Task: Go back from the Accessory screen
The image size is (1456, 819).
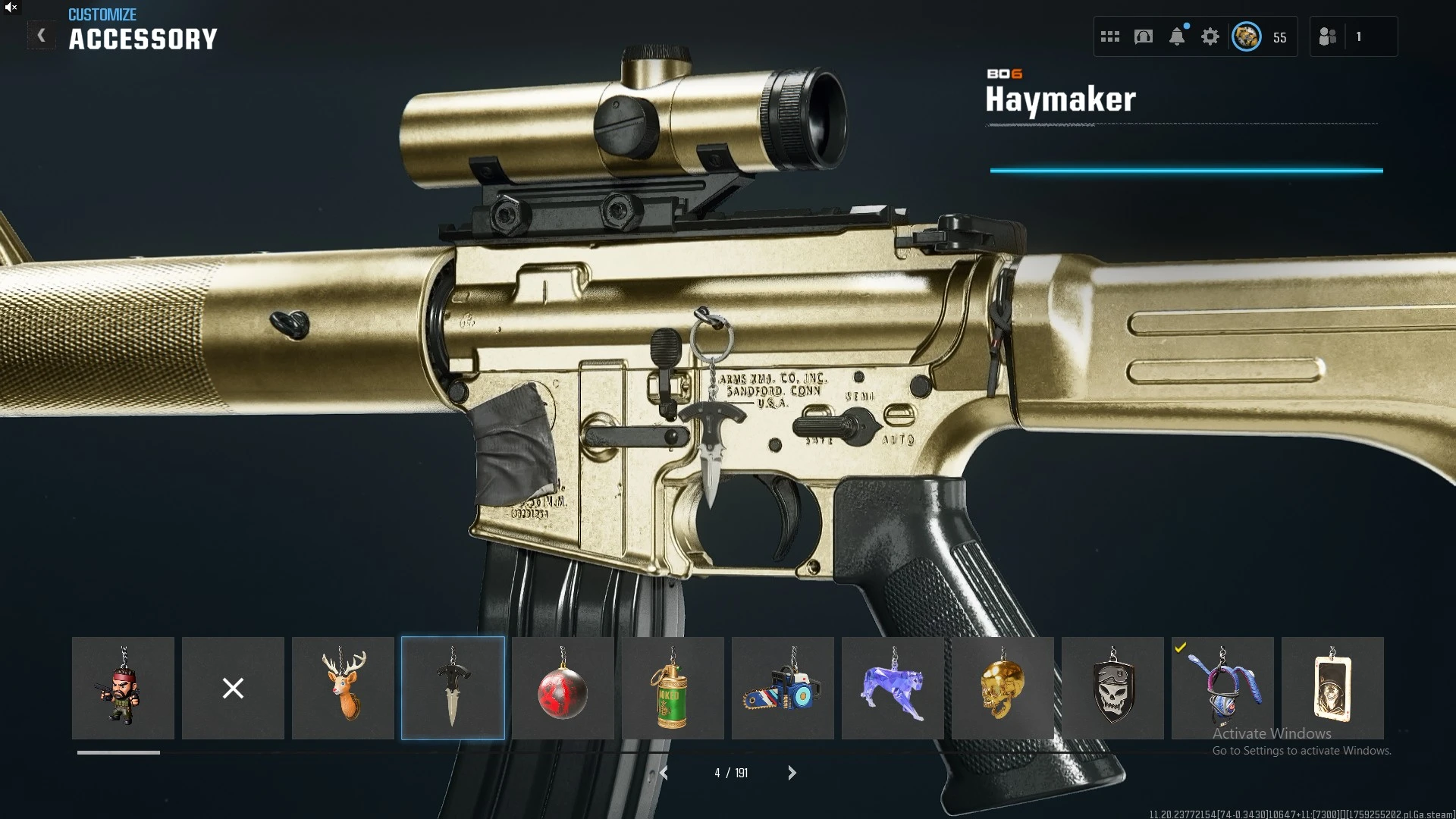Action: pyautogui.click(x=41, y=36)
